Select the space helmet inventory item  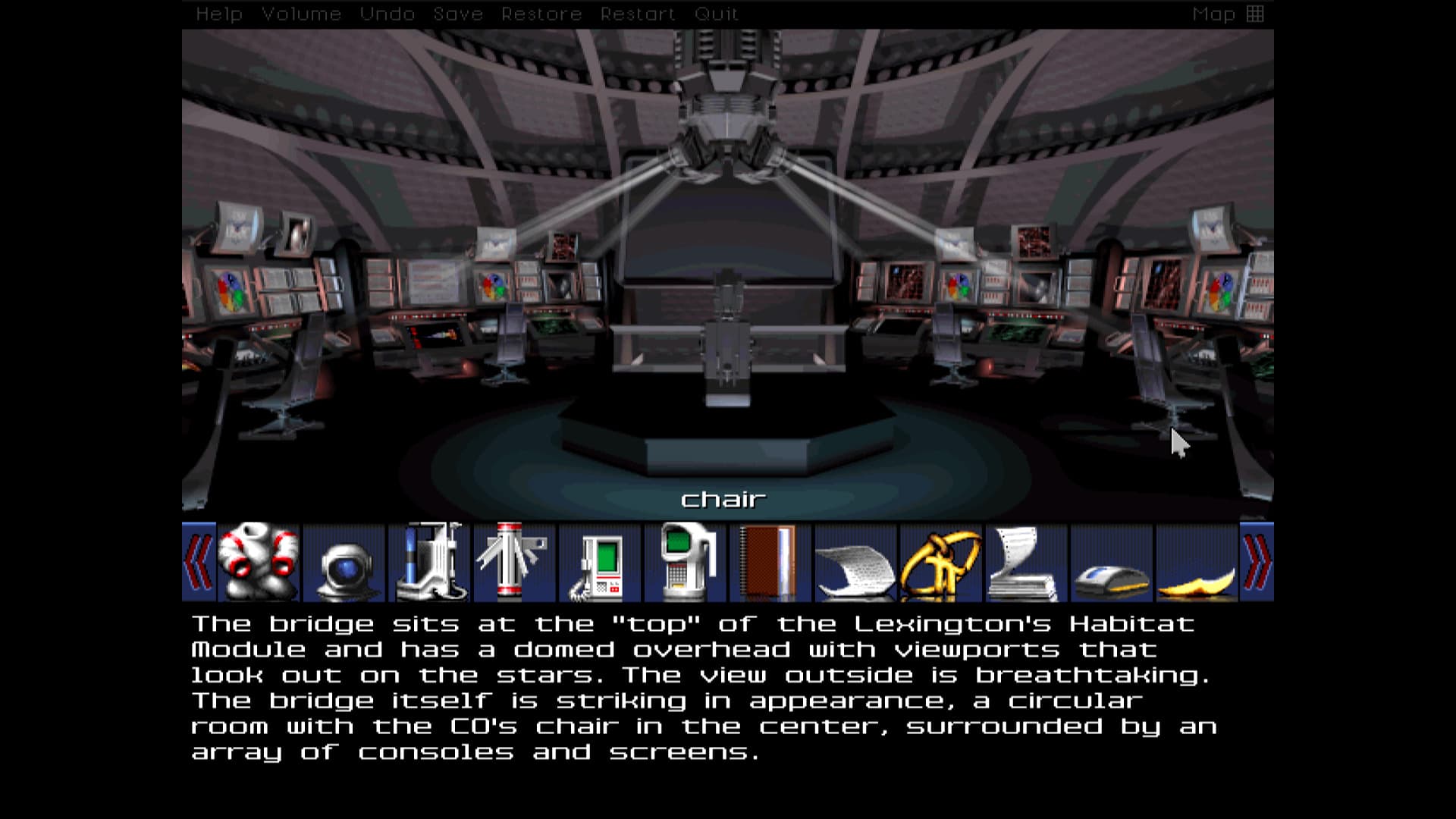(345, 561)
